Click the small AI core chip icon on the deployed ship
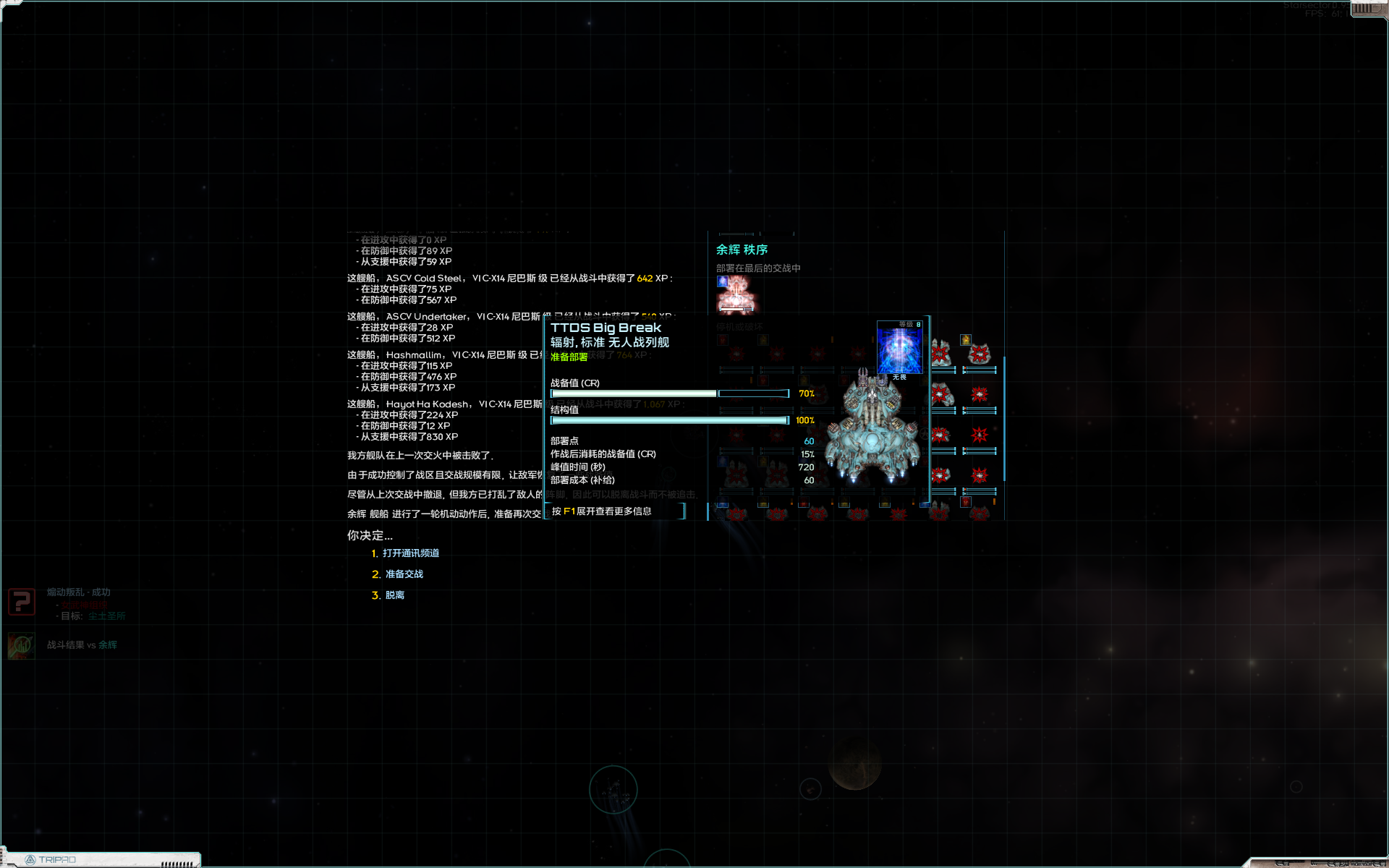The image size is (1389, 868). point(722,282)
